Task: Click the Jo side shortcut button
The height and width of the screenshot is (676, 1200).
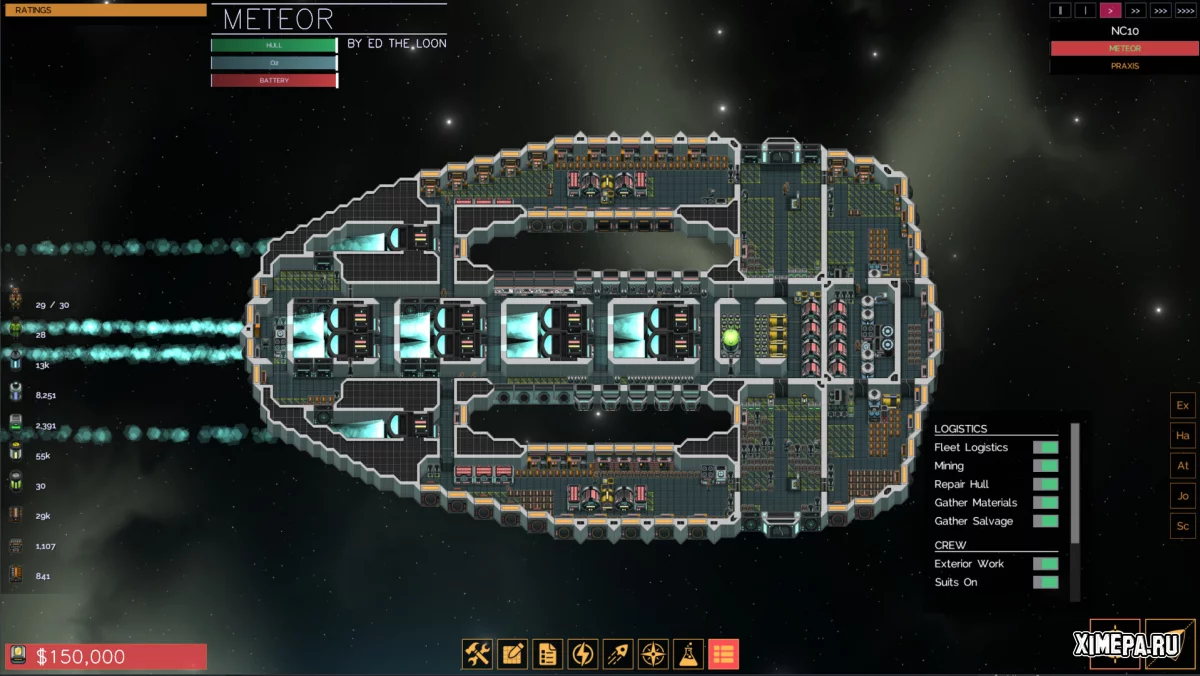Action: 1182,495
